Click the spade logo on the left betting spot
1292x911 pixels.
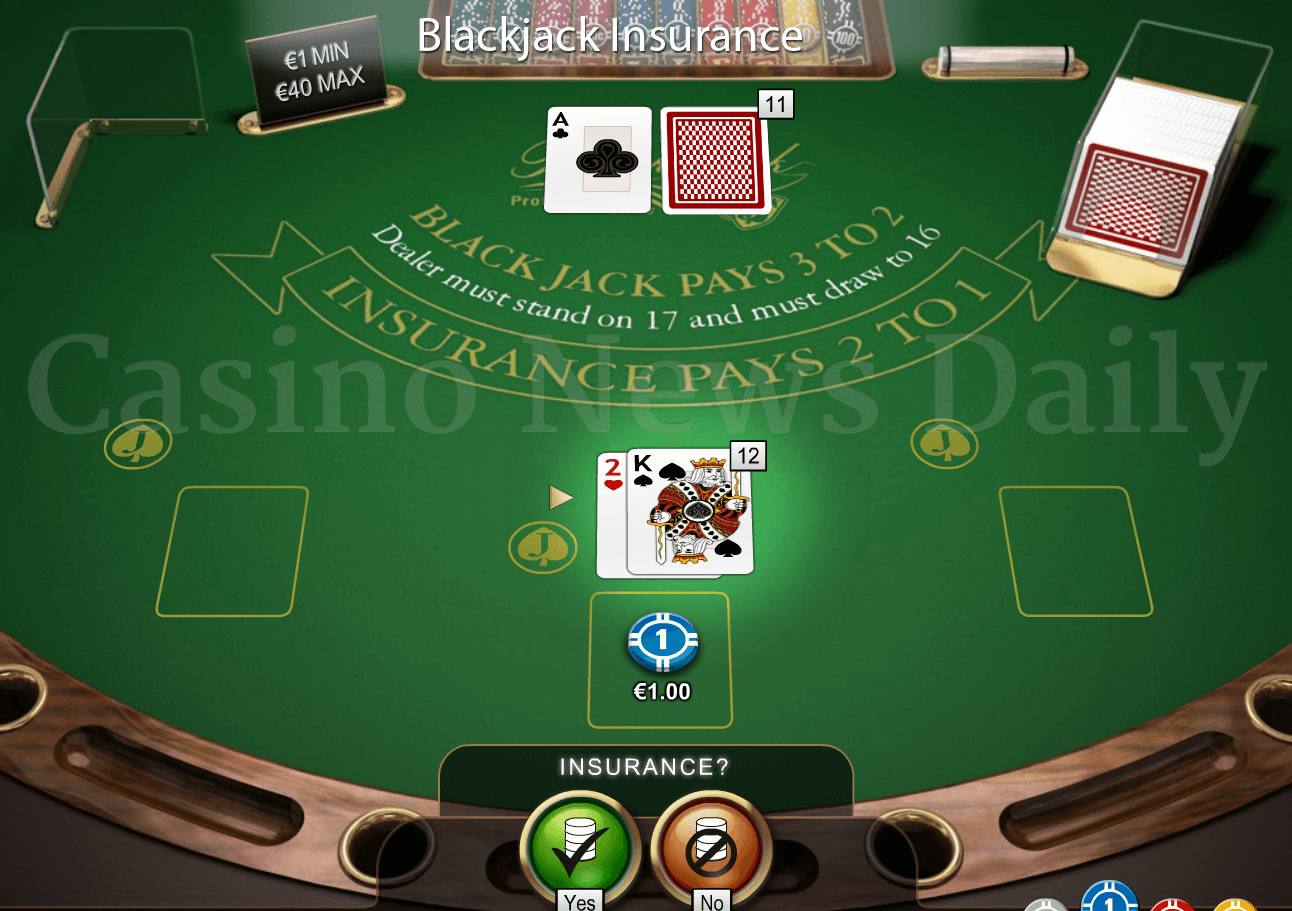coord(137,442)
